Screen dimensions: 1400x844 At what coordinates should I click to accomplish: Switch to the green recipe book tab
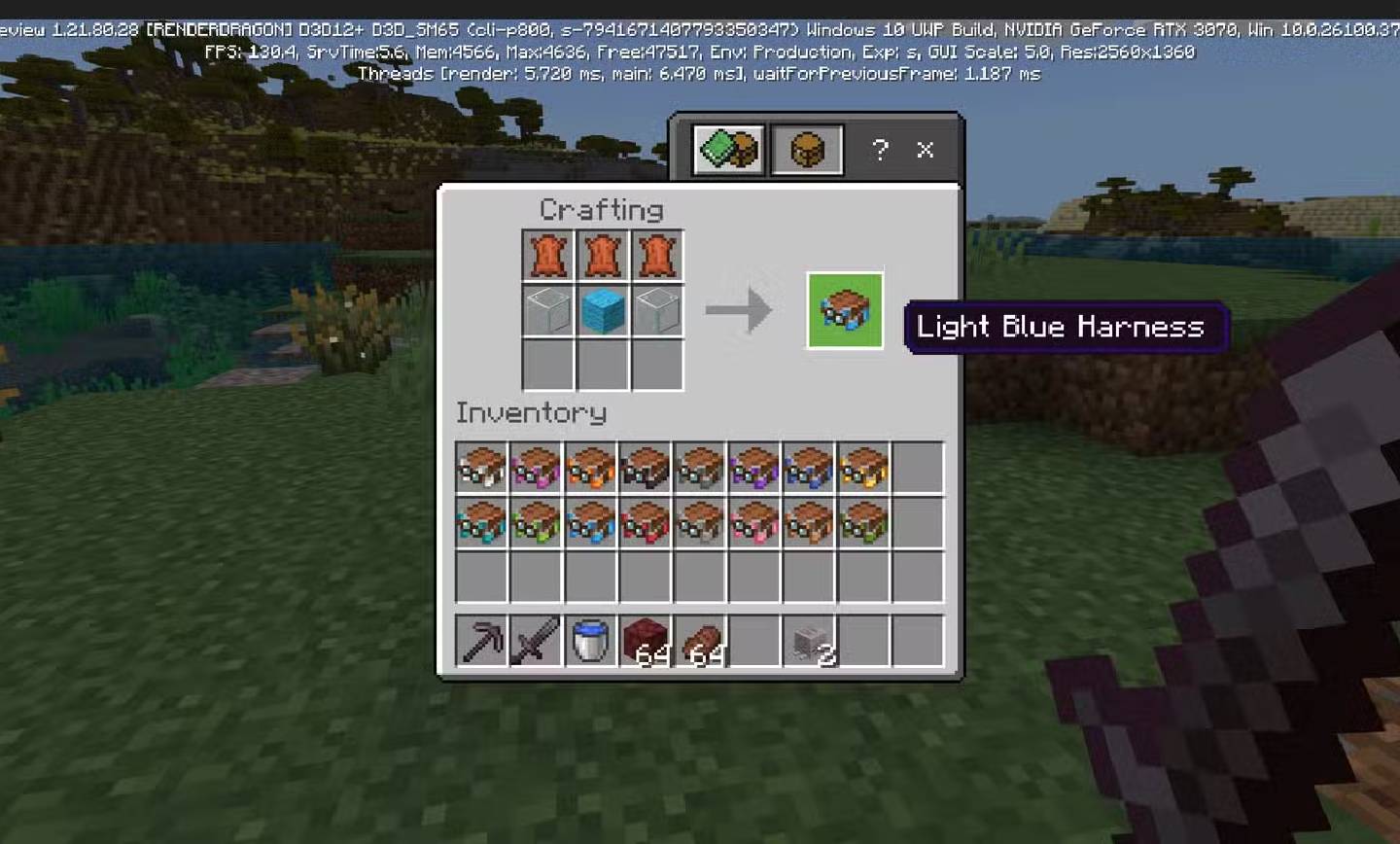click(728, 150)
